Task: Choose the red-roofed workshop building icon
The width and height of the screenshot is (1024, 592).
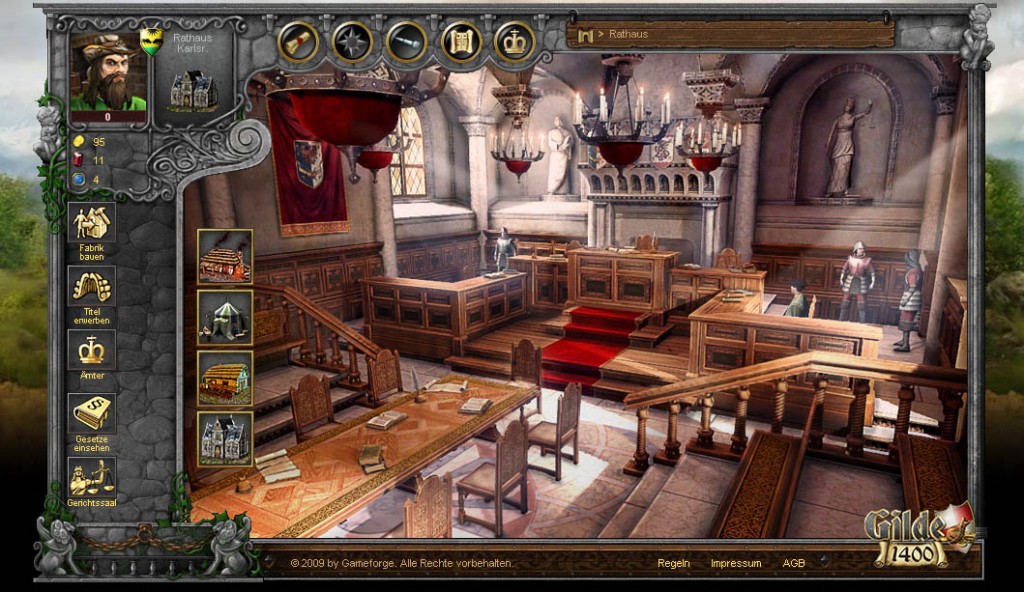Action: pyautogui.click(x=224, y=256)
